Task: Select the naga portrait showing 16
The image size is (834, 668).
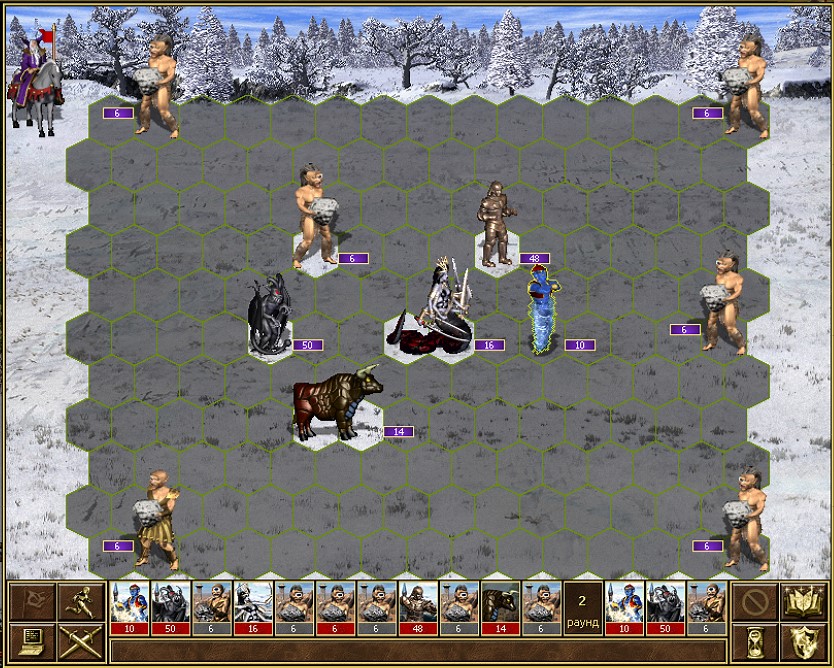Action: coord(254,607)
